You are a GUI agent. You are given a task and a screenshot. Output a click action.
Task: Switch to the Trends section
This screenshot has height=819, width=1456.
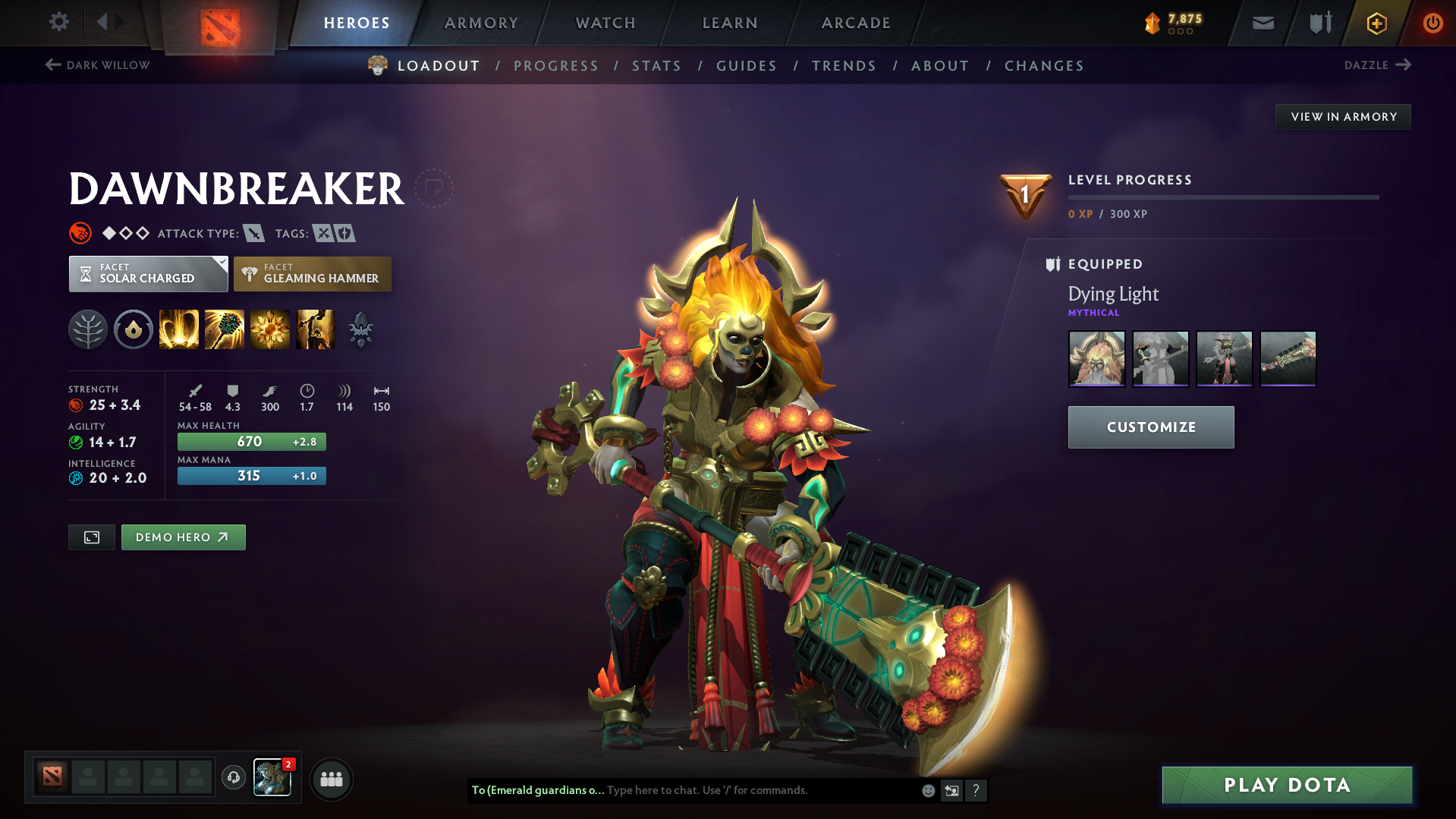pyautogui.click(x=844, y=66)
